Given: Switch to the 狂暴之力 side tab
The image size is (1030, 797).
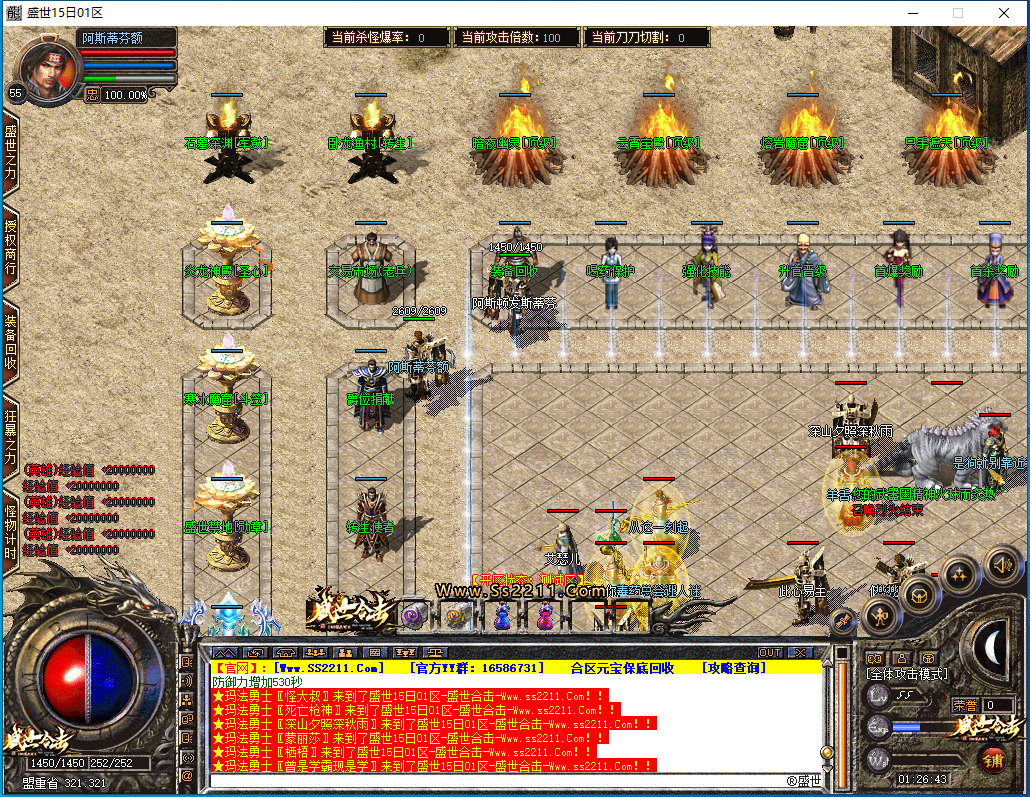Looking at the screenshot, I should 11,437.
